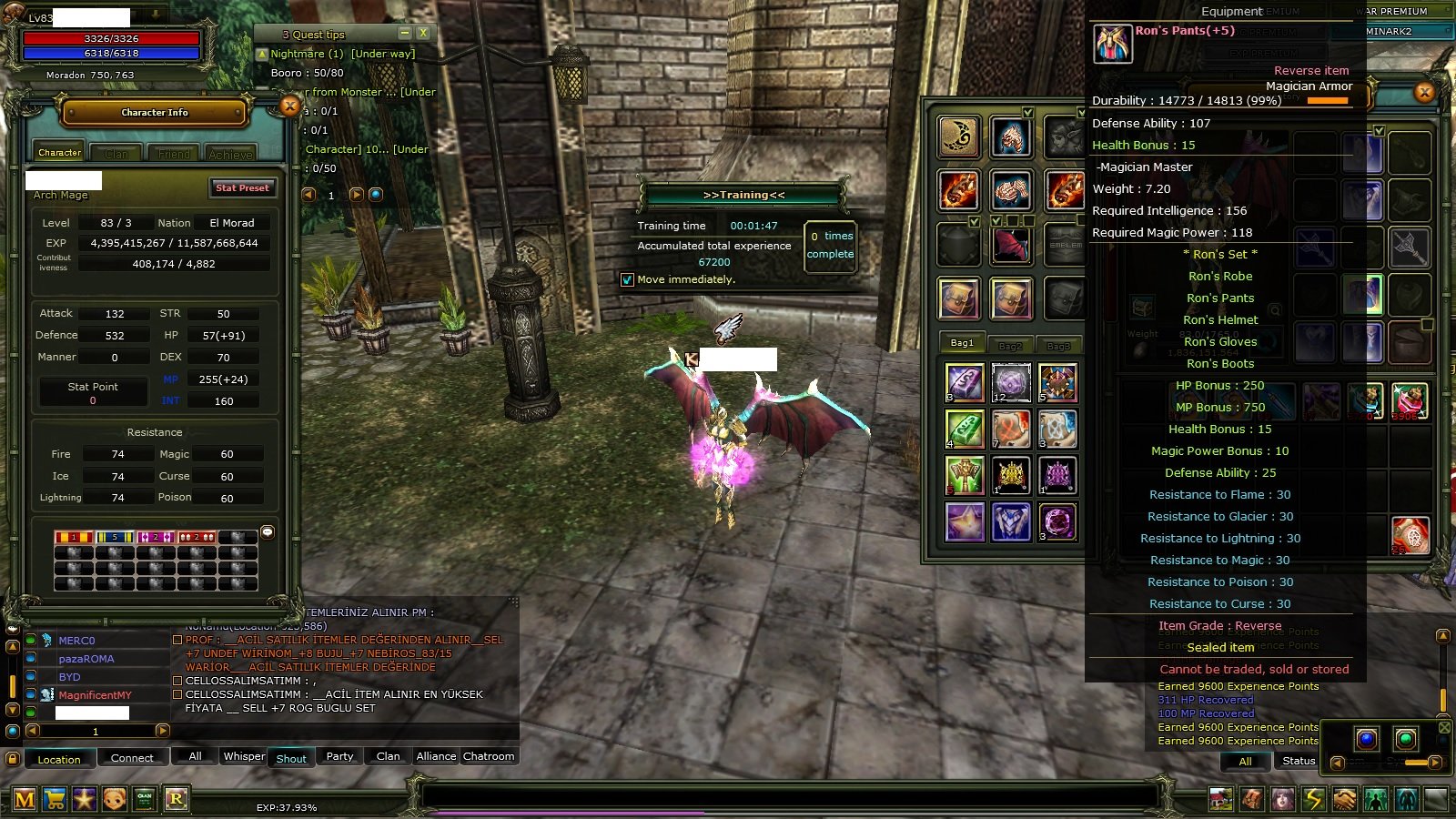Screen dimensions: 1456x819
Task: Open the brown satchel icon in the inventory window
Action: (960, 298)
